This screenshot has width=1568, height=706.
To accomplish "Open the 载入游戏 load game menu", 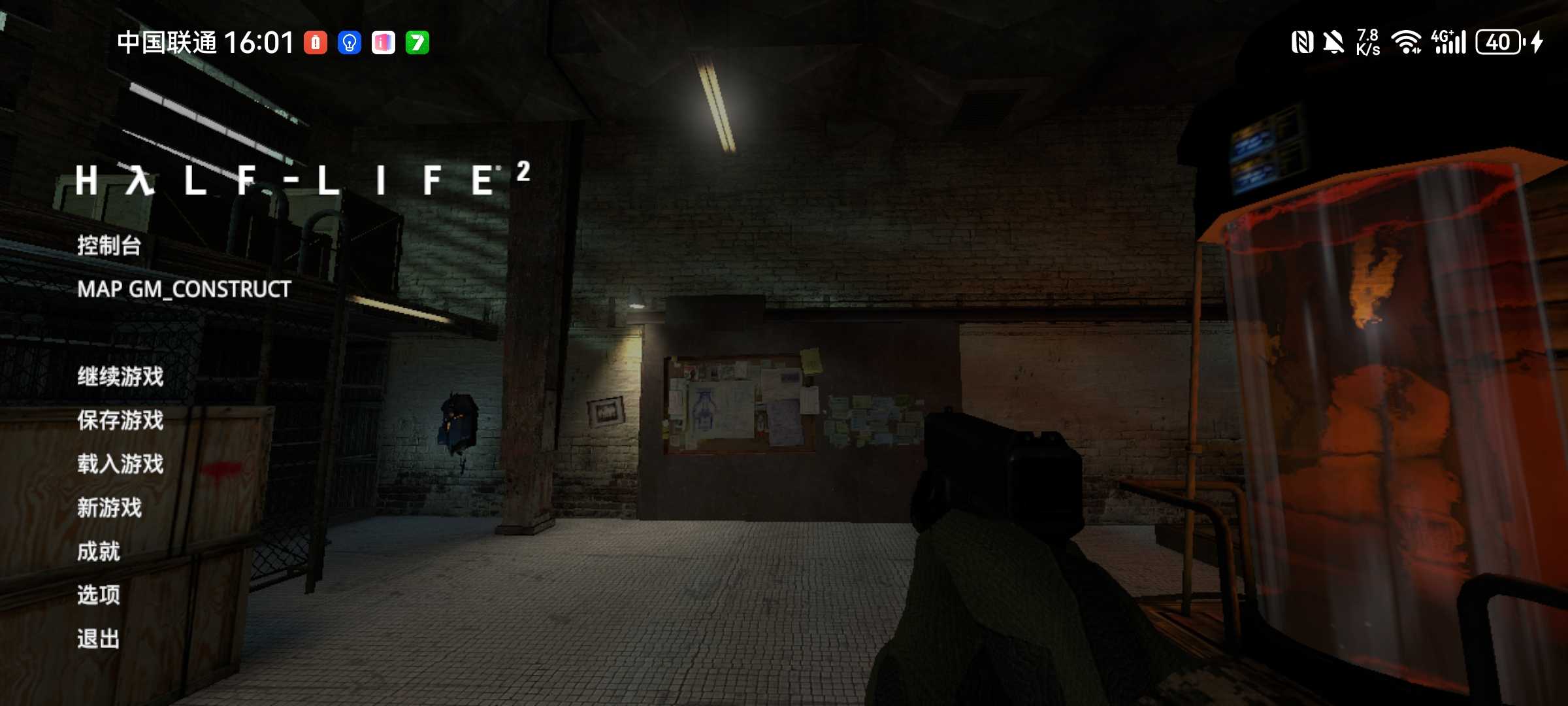I will click(120, 464).
